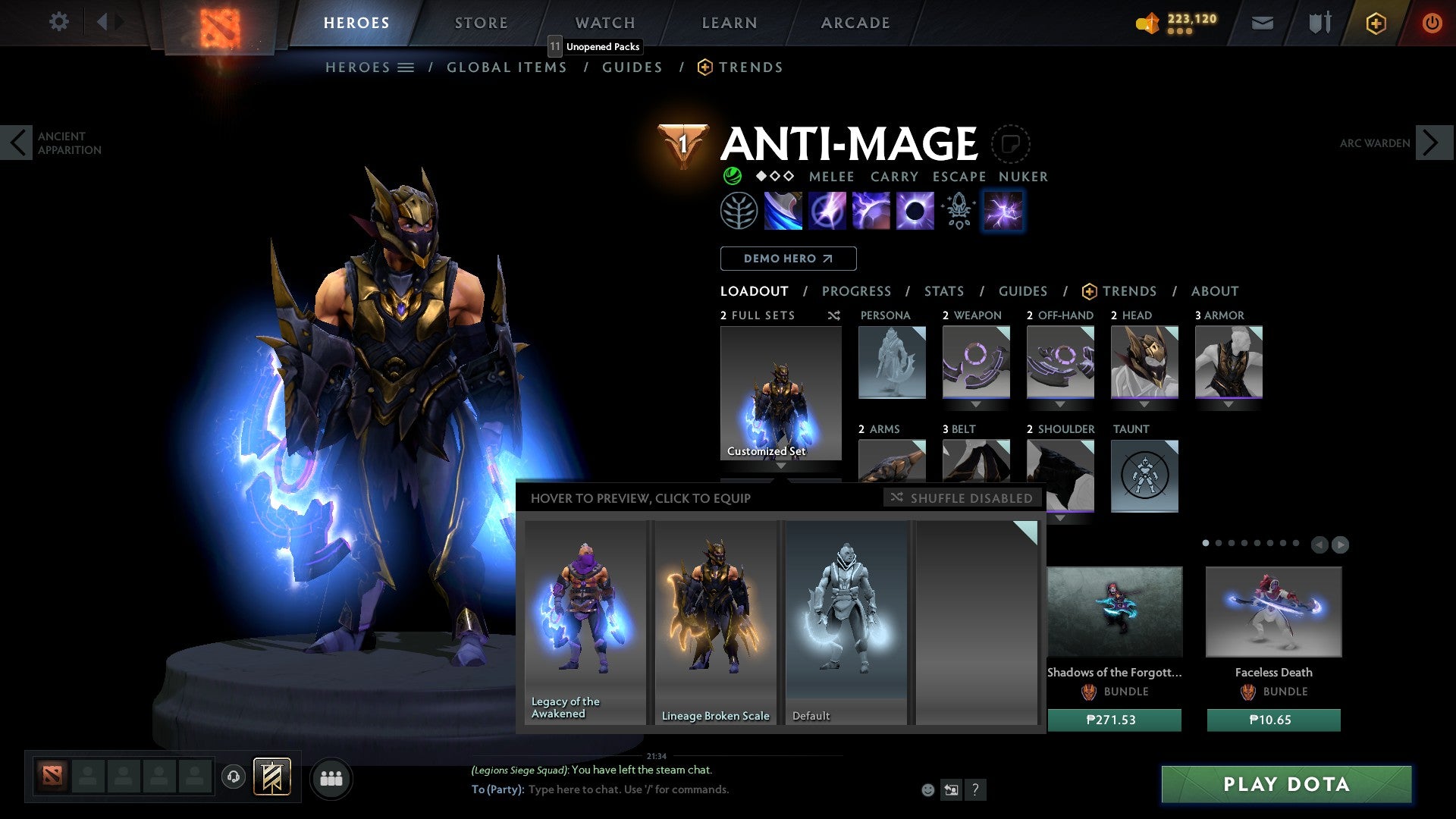The height and width of the screenshot is (819, 1456).
Task: Expand the WEAPON slot dropdown arrow
Action: coord(977,404)
